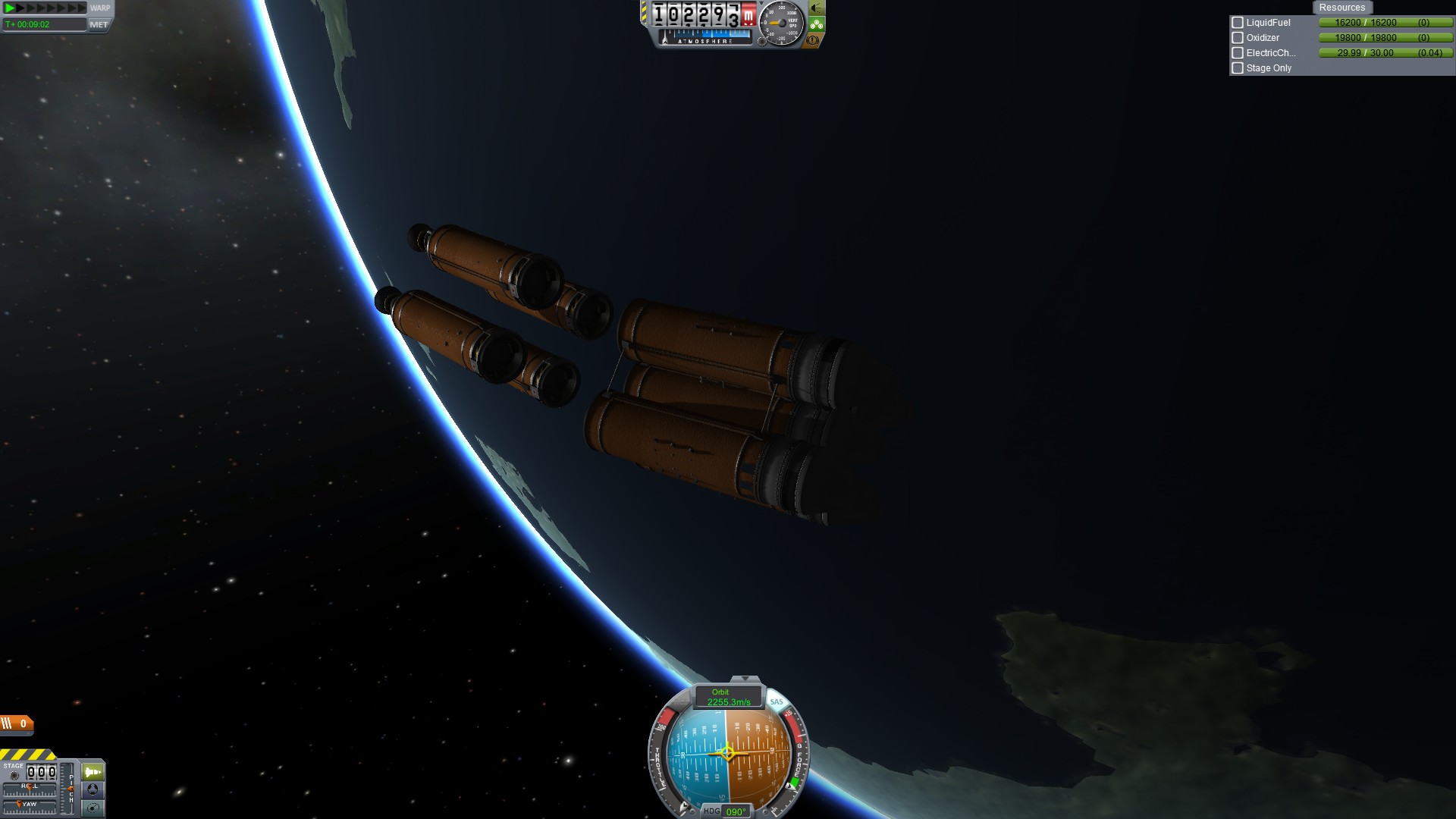Open the map view button
This screenshot has width=1456, height=819.
pyautogui.click(x=93, y=808)
